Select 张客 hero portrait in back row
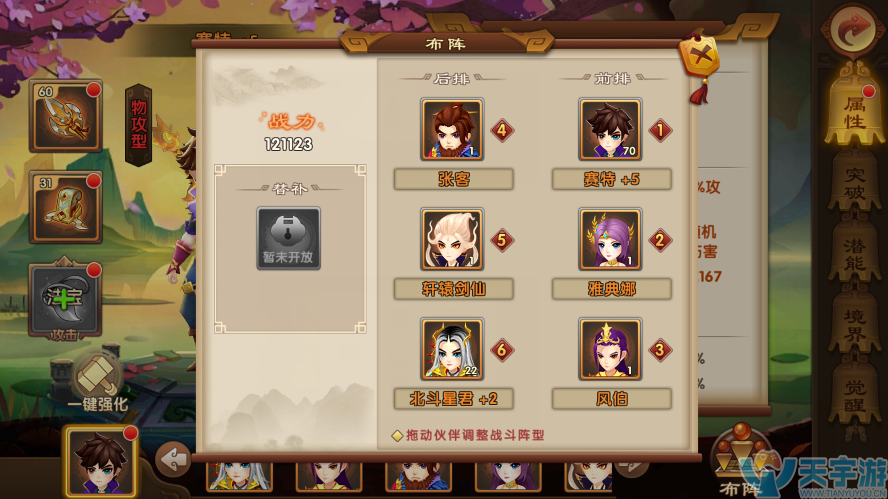Screen dimensions: 888x499 pyautogui.click(x=452, y=130)
